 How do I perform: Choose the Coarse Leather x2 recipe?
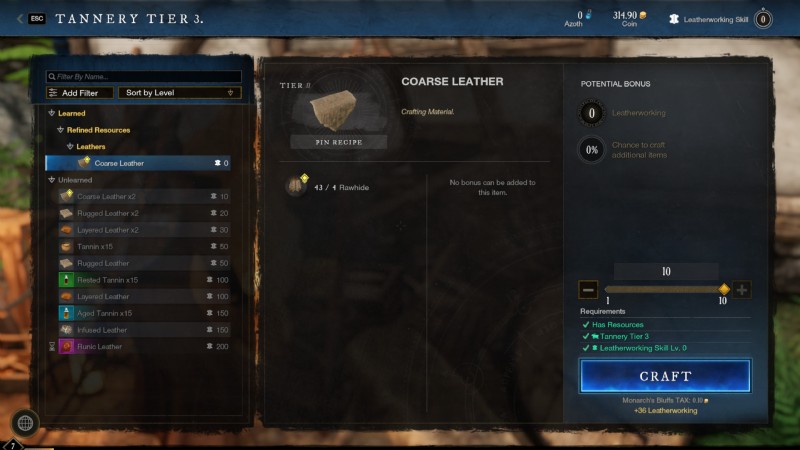[x=107, y=196]
